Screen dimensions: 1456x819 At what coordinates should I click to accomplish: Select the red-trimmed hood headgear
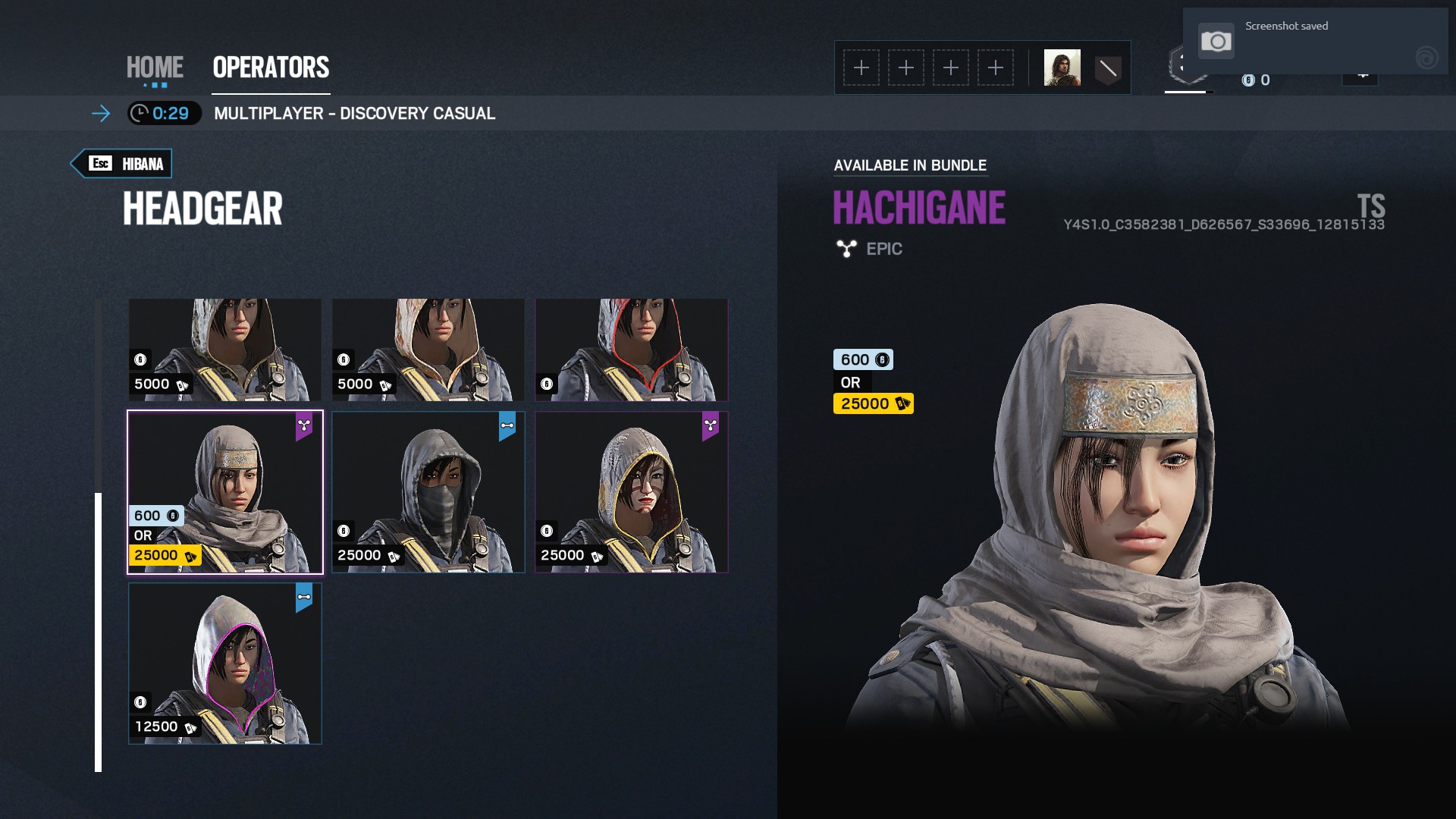tap(632, 350)
